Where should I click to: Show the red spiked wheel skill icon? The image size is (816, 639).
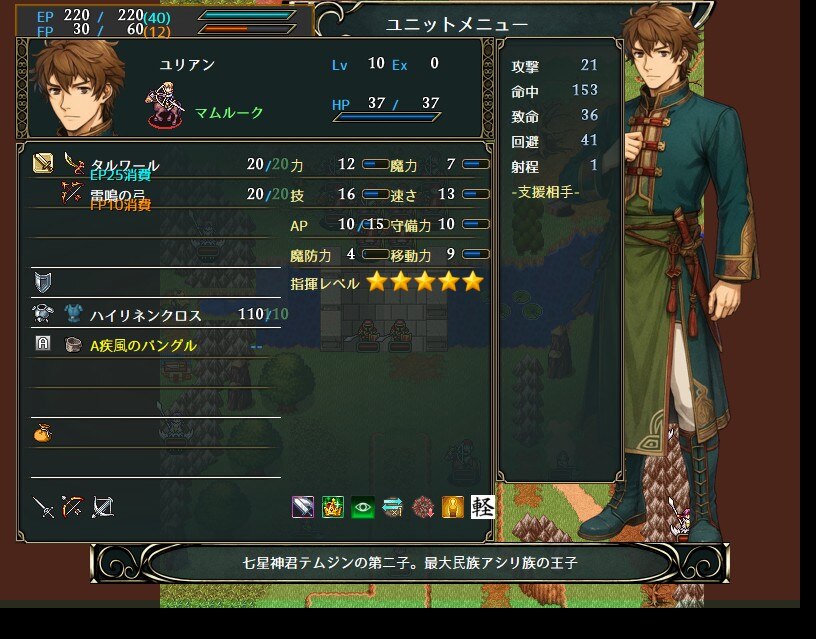pyautogui.click(x=423, y=507)
